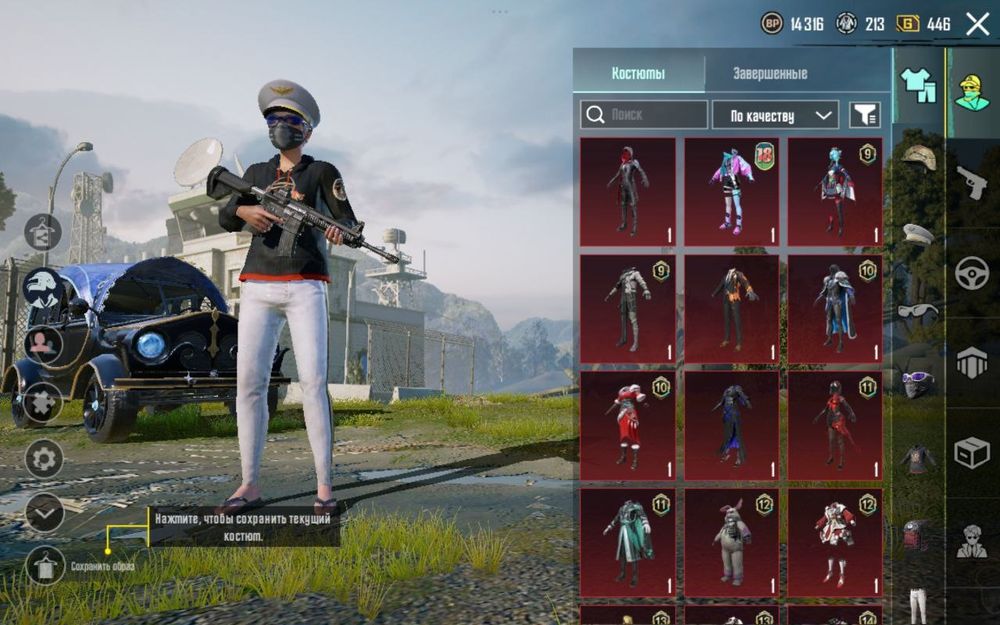Open the gear settings icon

(x=44, y=459)
